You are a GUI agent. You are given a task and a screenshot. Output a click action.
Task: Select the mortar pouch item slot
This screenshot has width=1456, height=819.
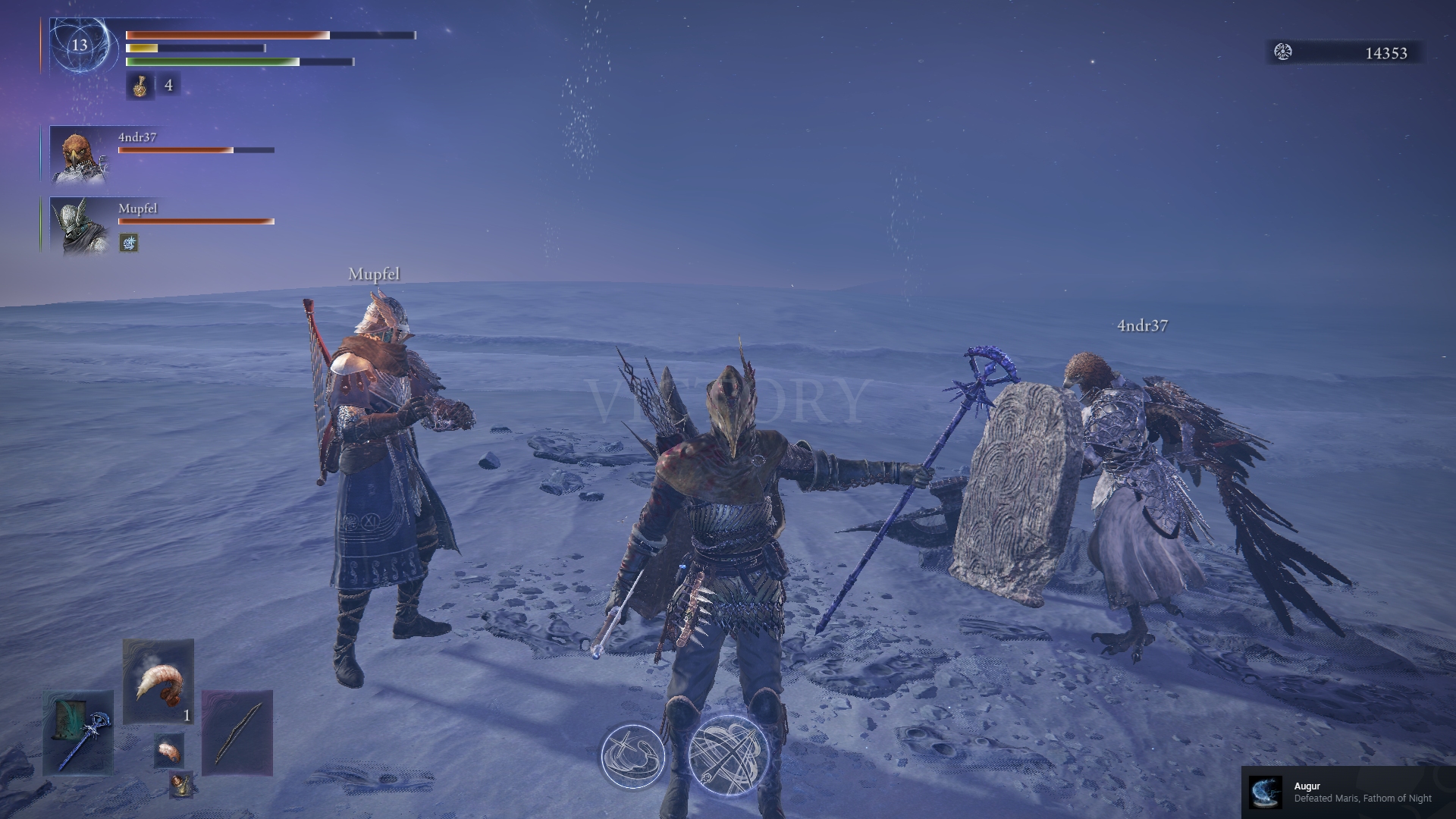coord(180,784)
